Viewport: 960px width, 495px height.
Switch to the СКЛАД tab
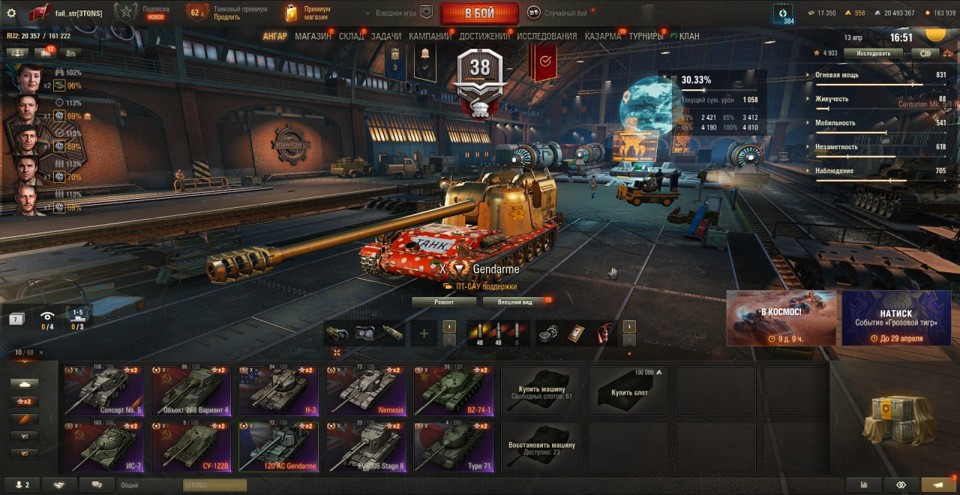[351, 36]
